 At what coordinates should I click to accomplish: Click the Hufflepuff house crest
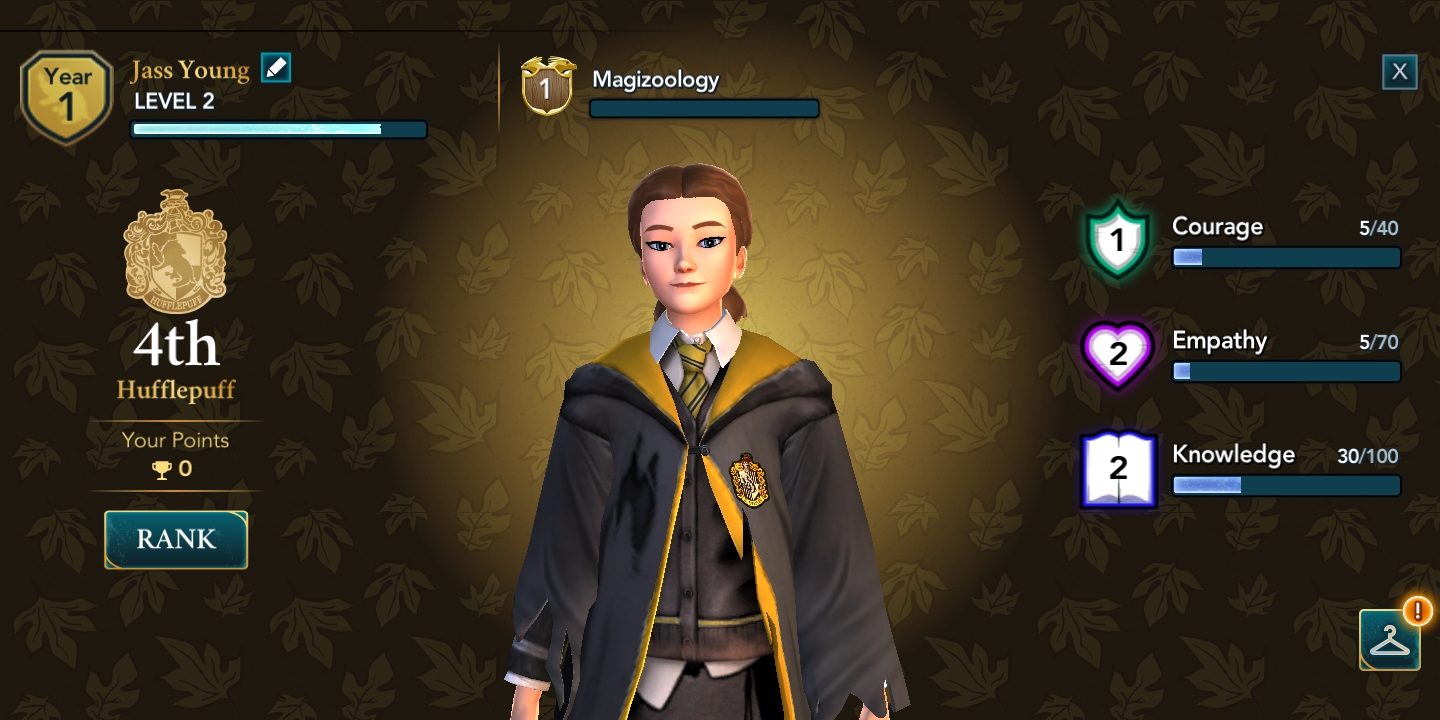[x=175, y=250]
